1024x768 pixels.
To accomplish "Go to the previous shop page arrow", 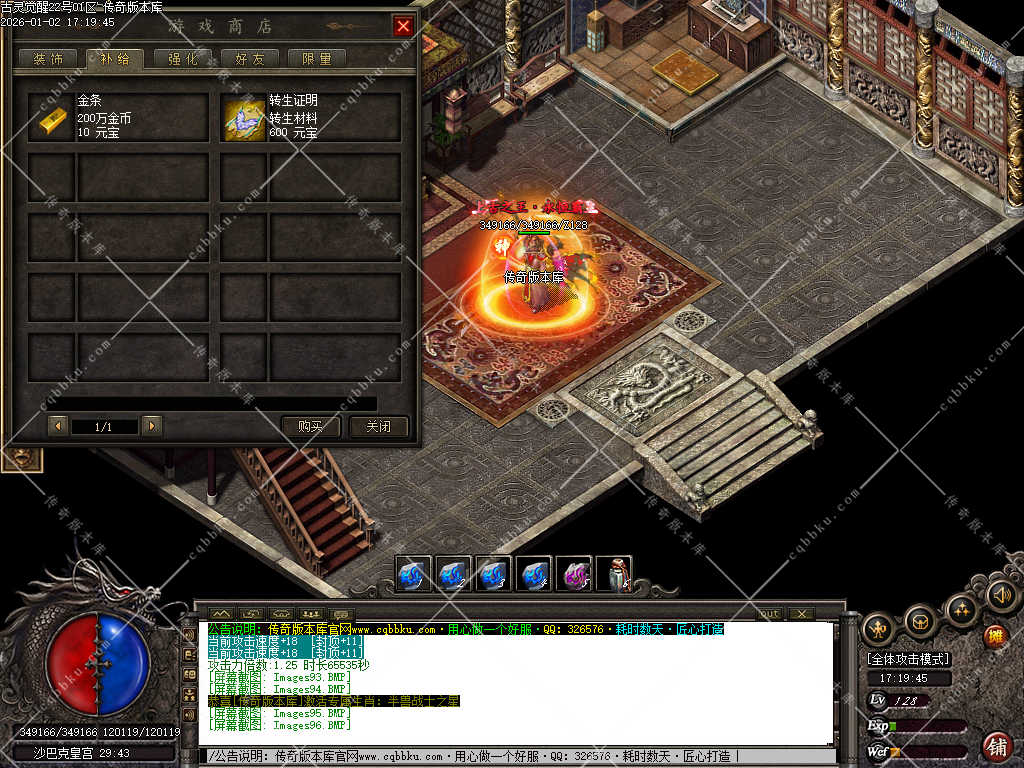I will tap(58, 426).
